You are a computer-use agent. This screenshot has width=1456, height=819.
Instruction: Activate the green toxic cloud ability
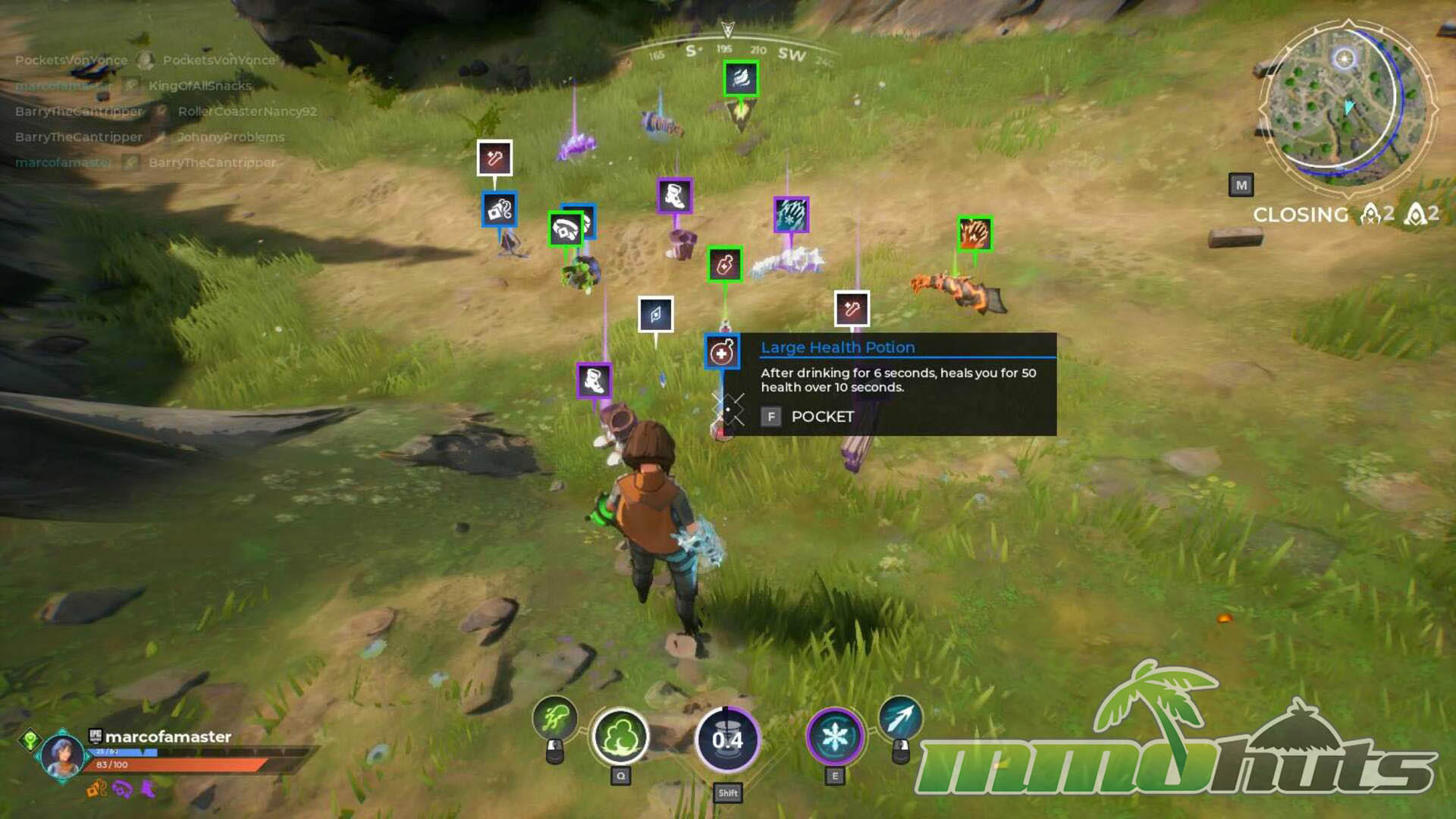coord(620,736)
